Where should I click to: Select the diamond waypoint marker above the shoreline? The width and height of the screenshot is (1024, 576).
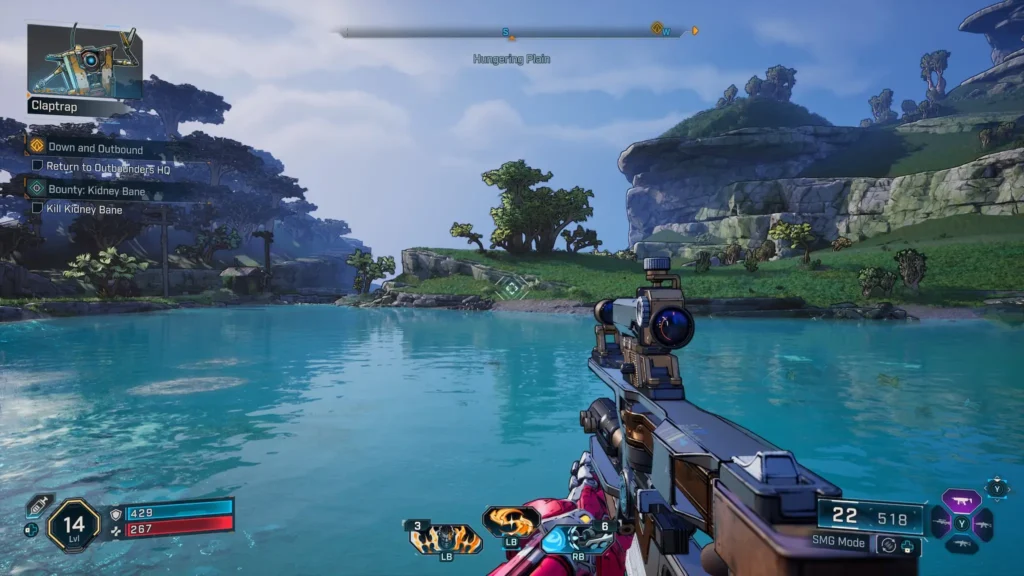click(x=512, y=288)
